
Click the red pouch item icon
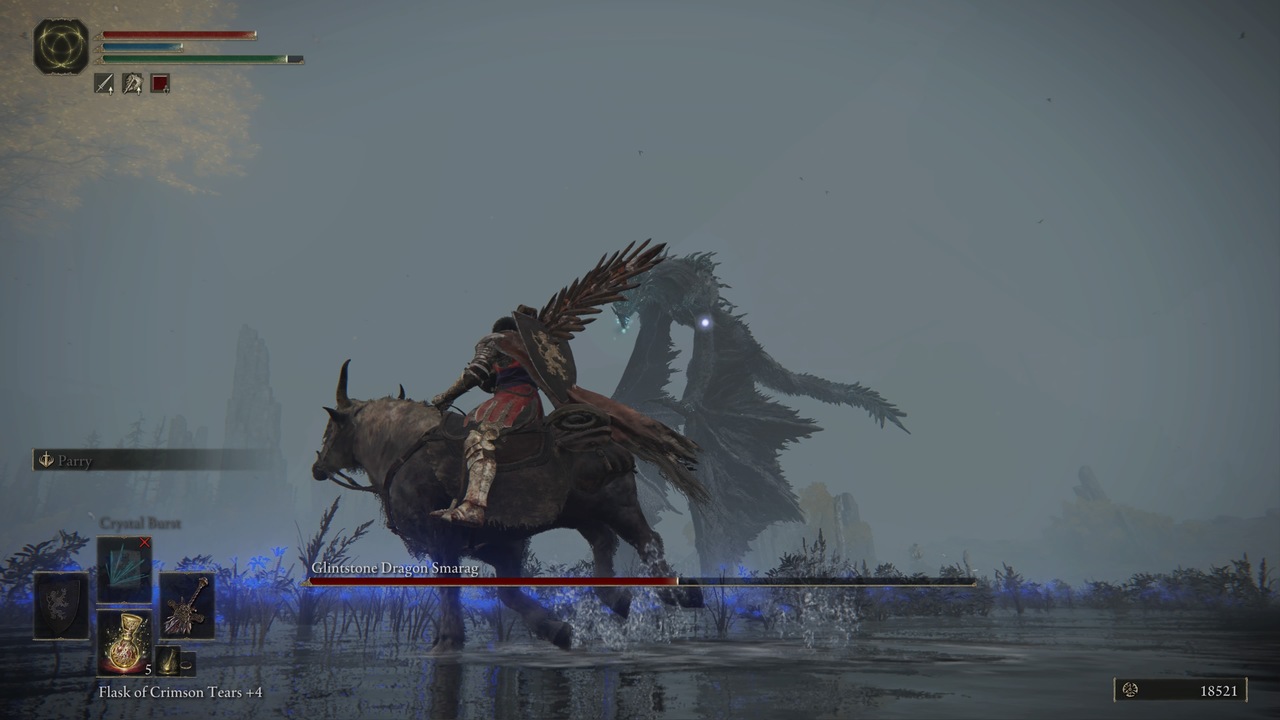pyautogui.click(x=160, y=84)
